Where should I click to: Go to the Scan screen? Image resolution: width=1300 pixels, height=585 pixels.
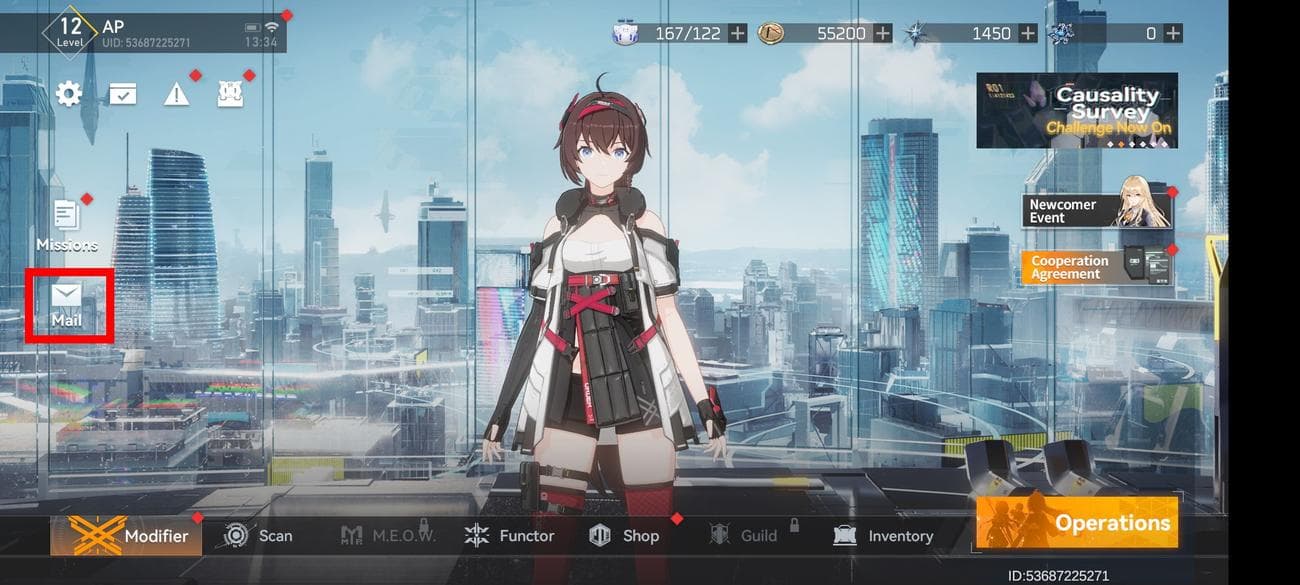[x=258, y=536]
